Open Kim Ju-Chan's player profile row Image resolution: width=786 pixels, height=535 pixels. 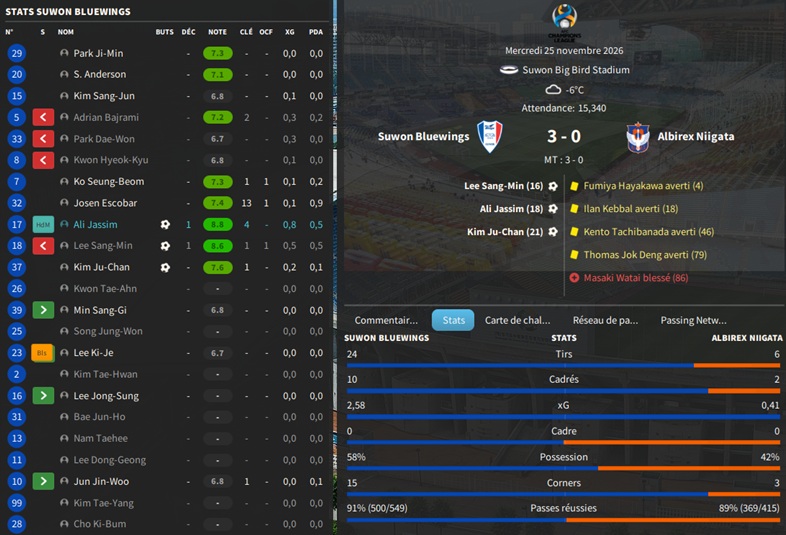point(101,267)
